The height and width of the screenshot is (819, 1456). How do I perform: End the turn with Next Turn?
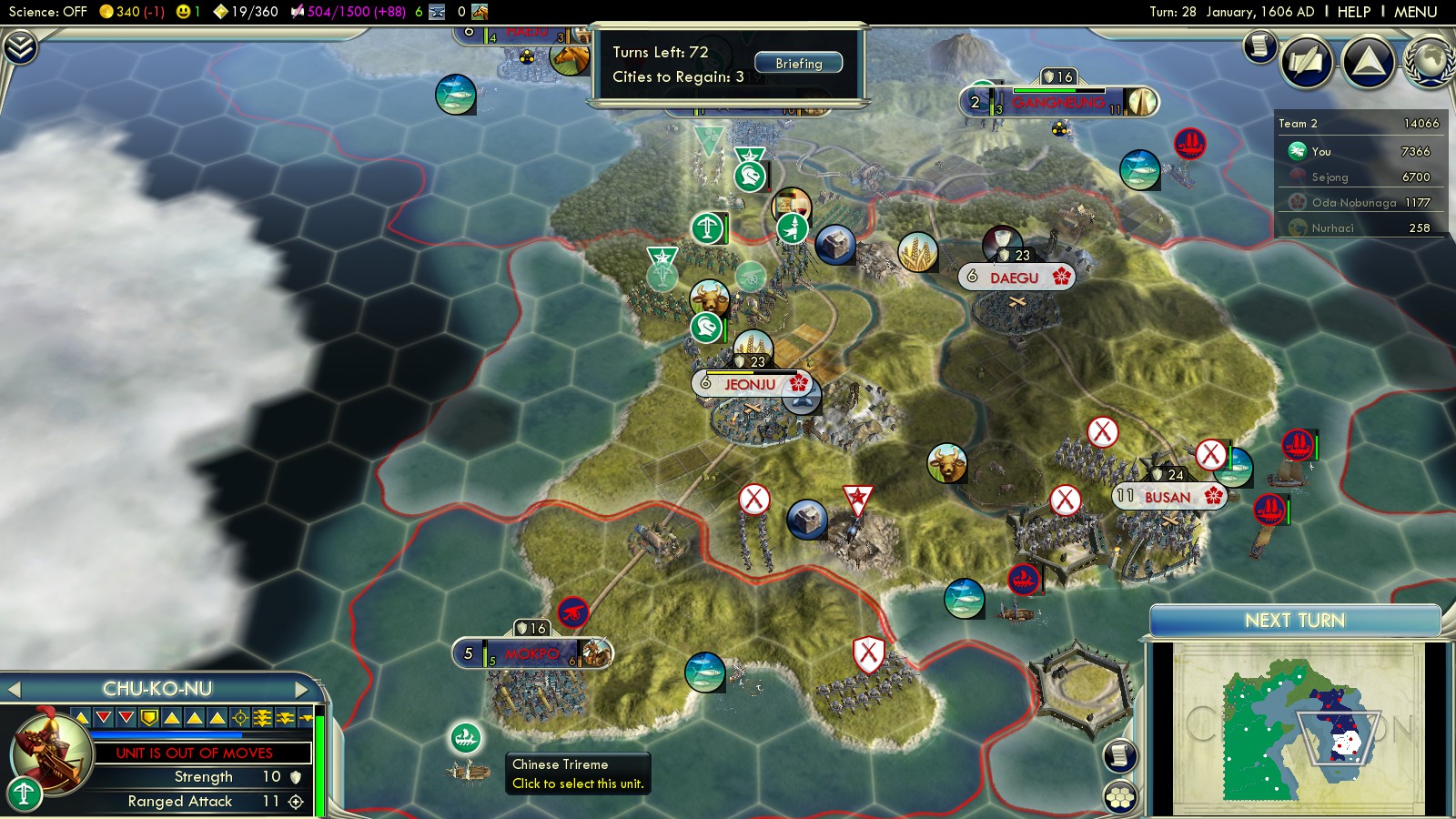[x=1294, y=621]
